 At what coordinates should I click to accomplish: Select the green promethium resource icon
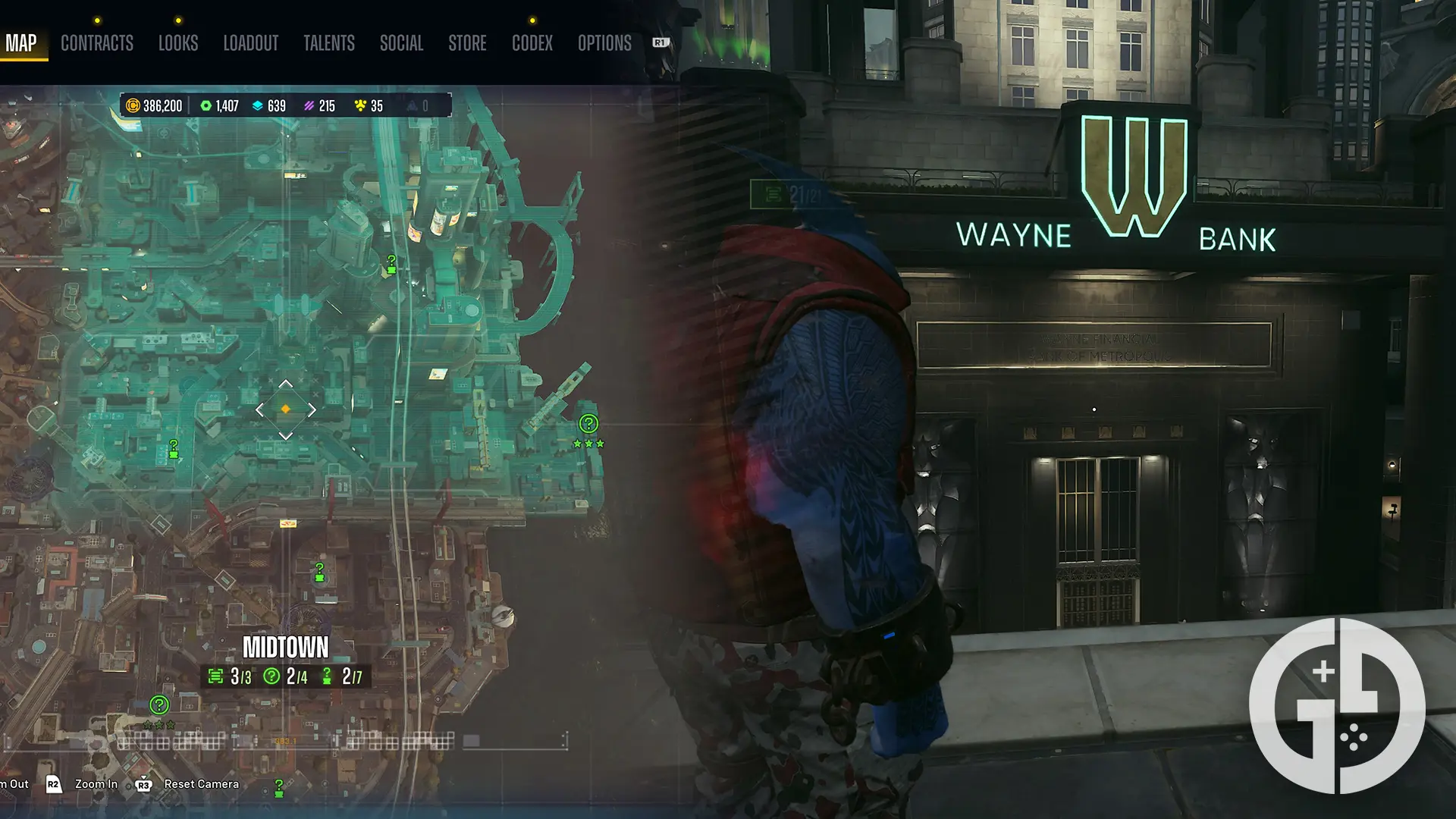tap(206, 106)
